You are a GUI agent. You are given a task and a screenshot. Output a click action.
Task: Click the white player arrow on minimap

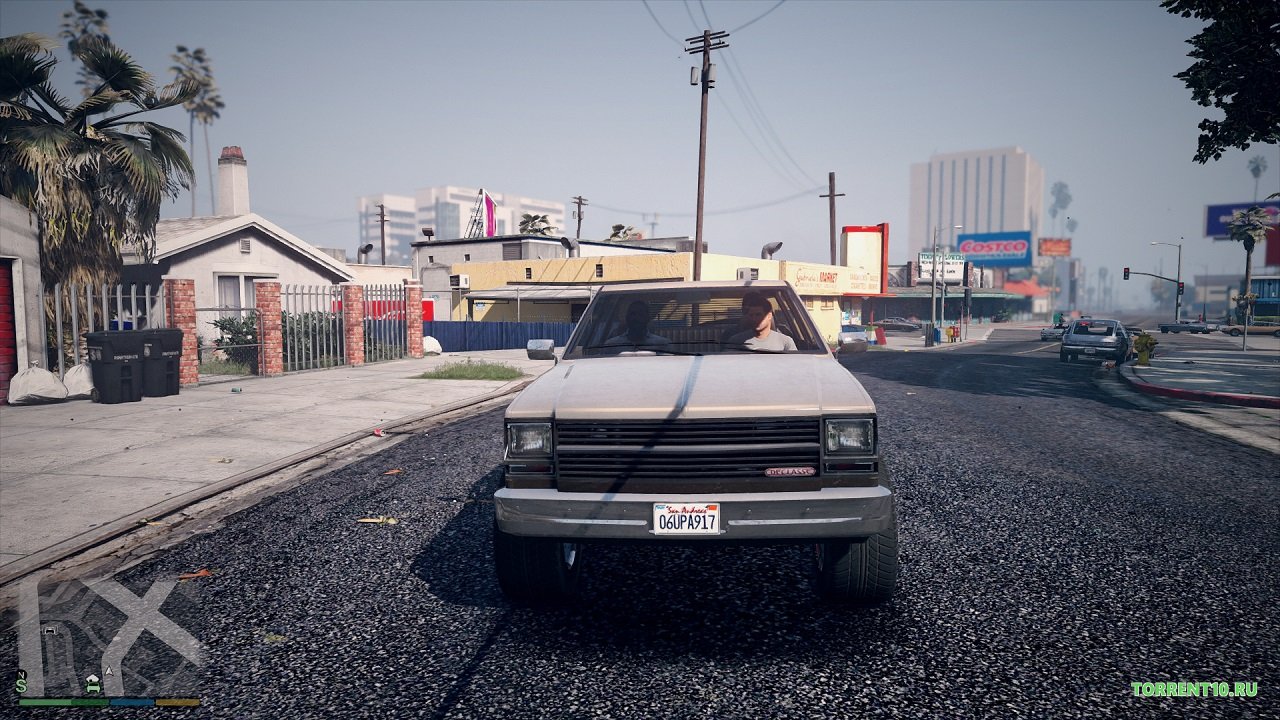[x=106, y=671]
